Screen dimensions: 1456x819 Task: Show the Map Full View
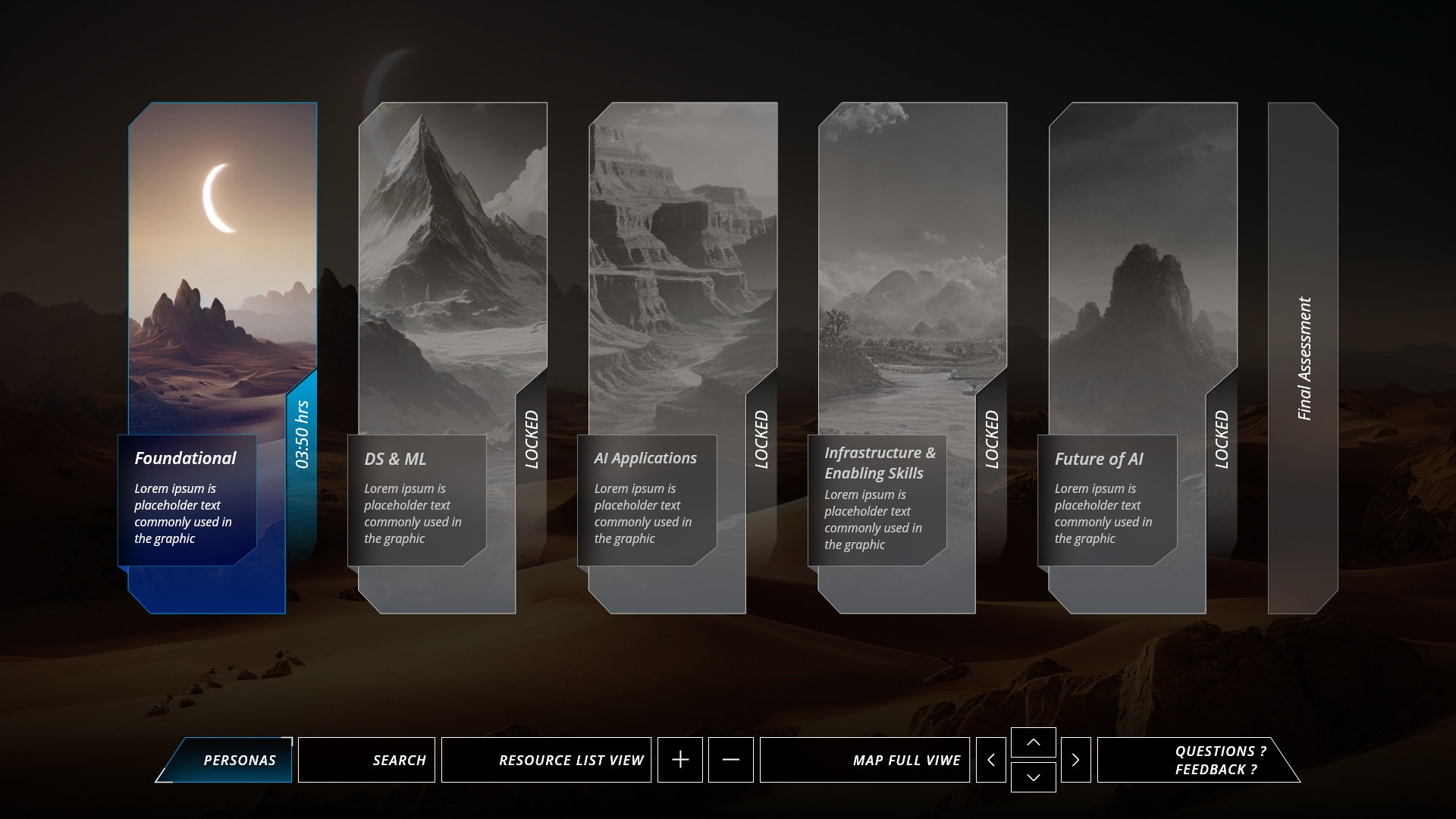(x=864, y=760)
